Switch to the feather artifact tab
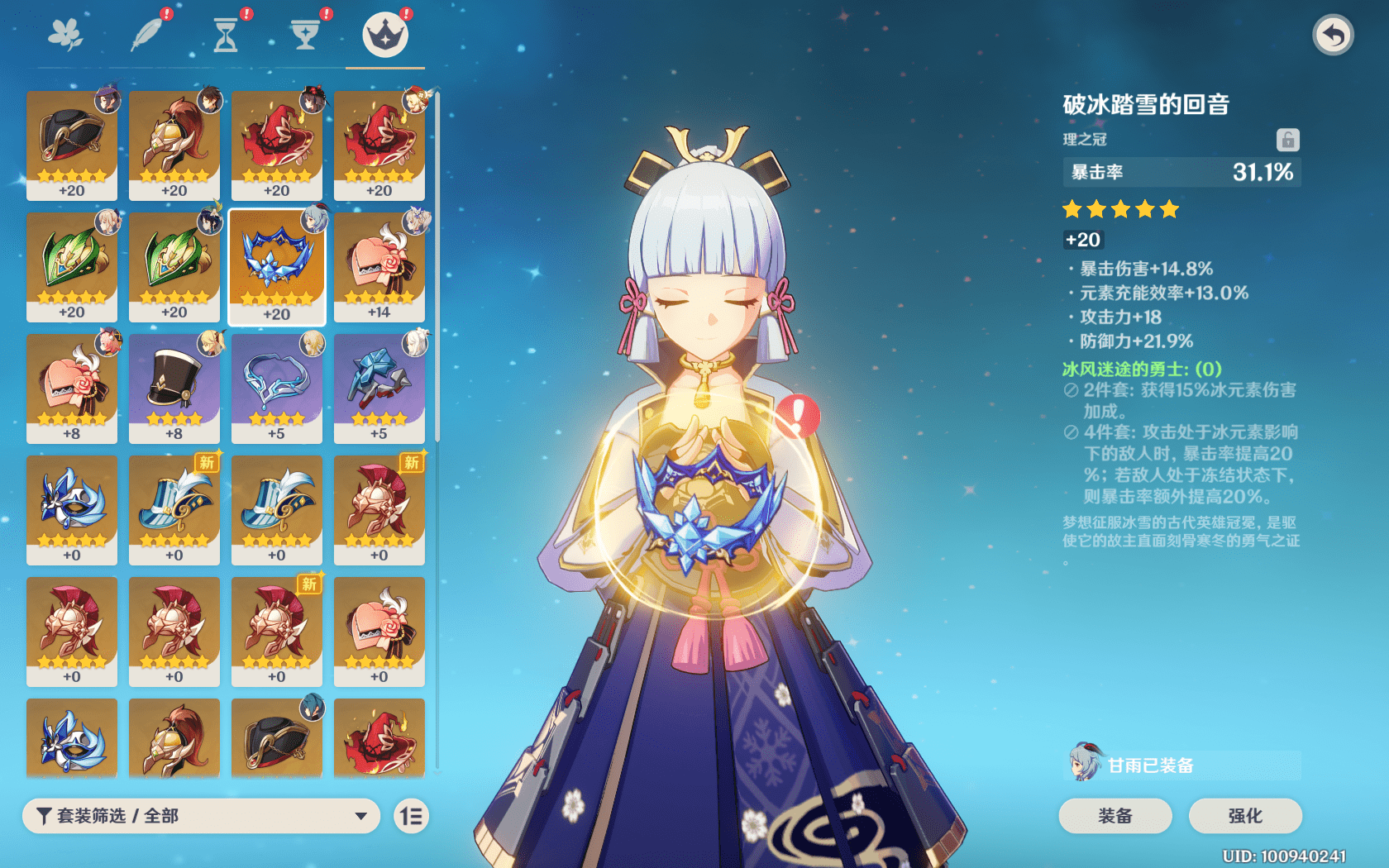Image resolution: width=1389 pixels, height=868 pixels. (x=146, y=36)
